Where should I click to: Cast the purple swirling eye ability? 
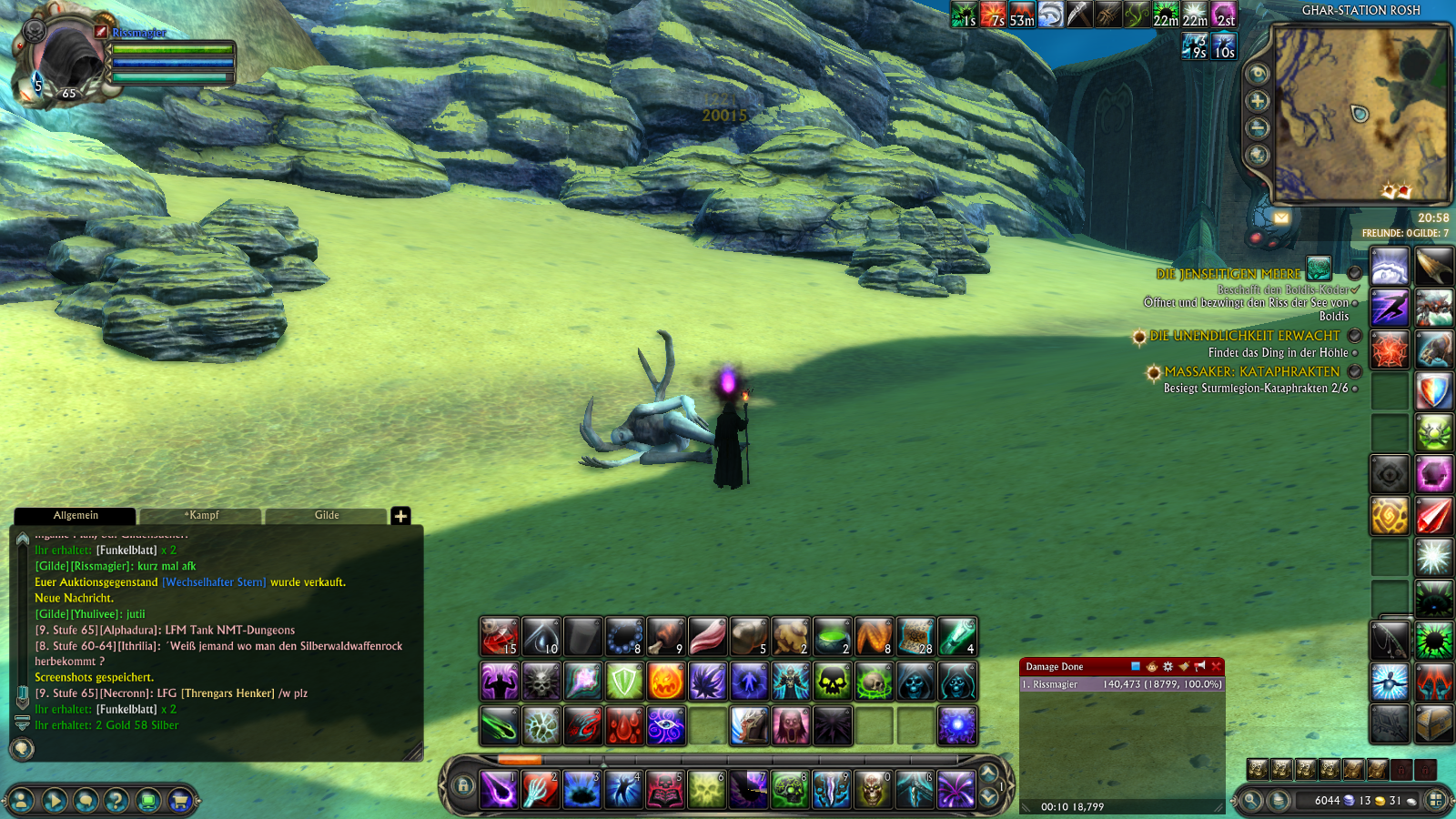(666, 726)
